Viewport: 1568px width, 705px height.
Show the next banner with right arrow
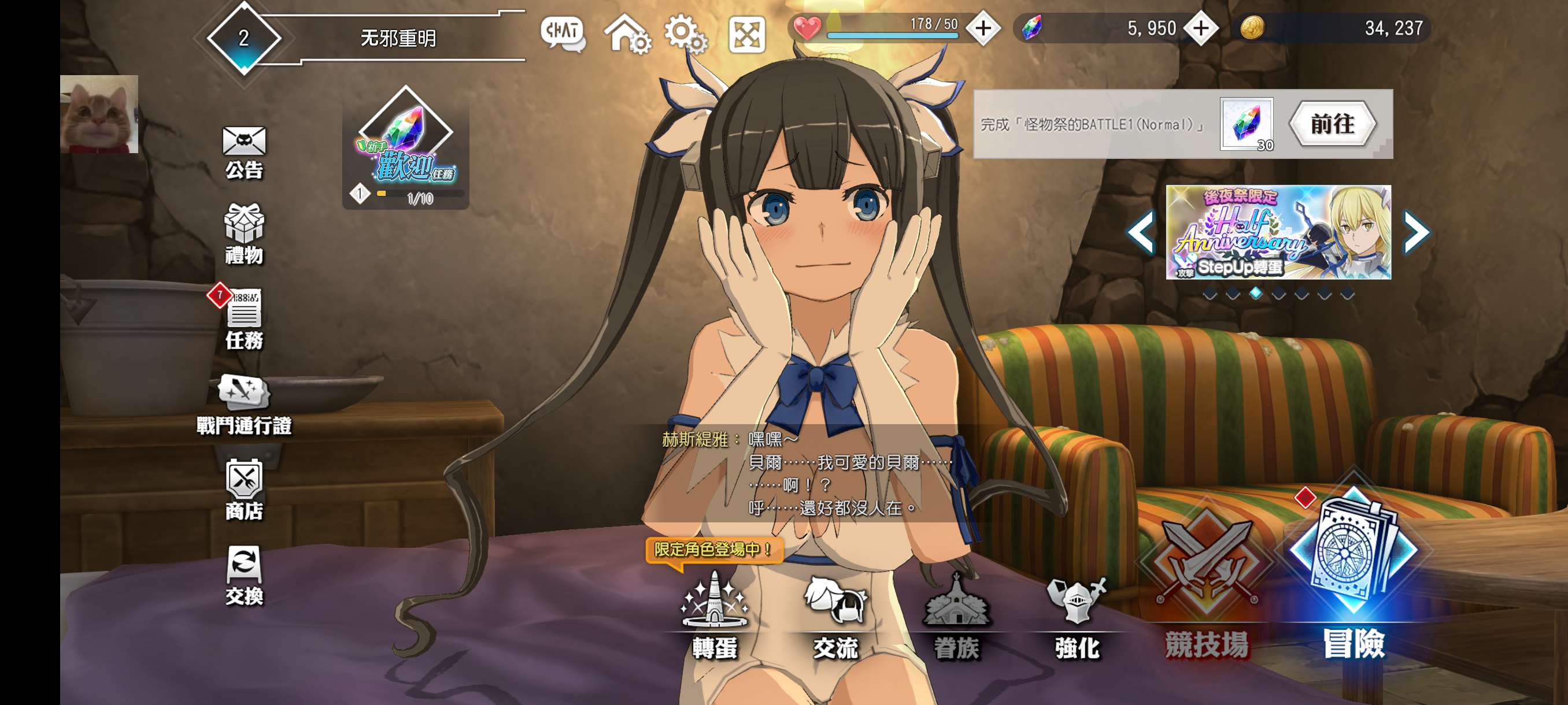pos(1416,232)
